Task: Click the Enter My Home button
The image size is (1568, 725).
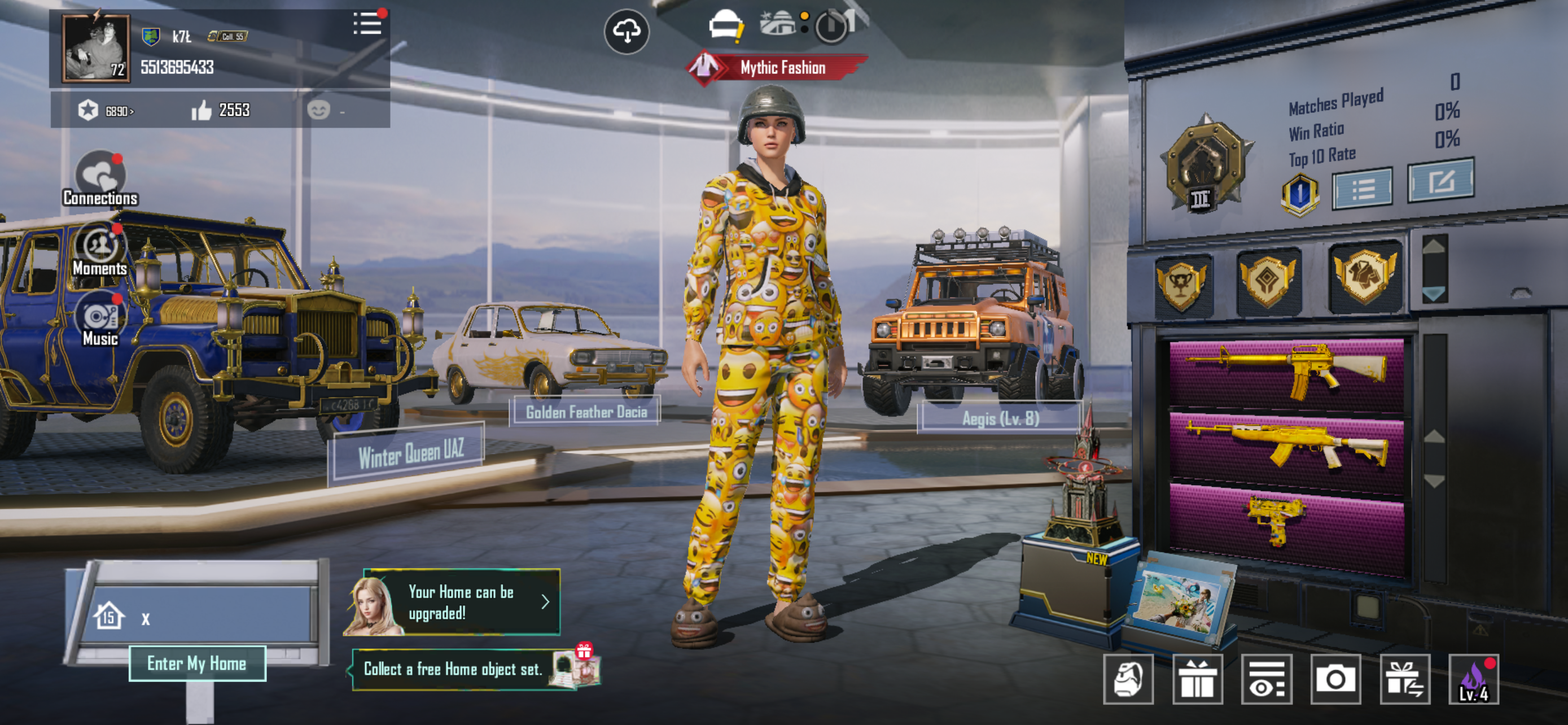Action: [x=196, y=663]
